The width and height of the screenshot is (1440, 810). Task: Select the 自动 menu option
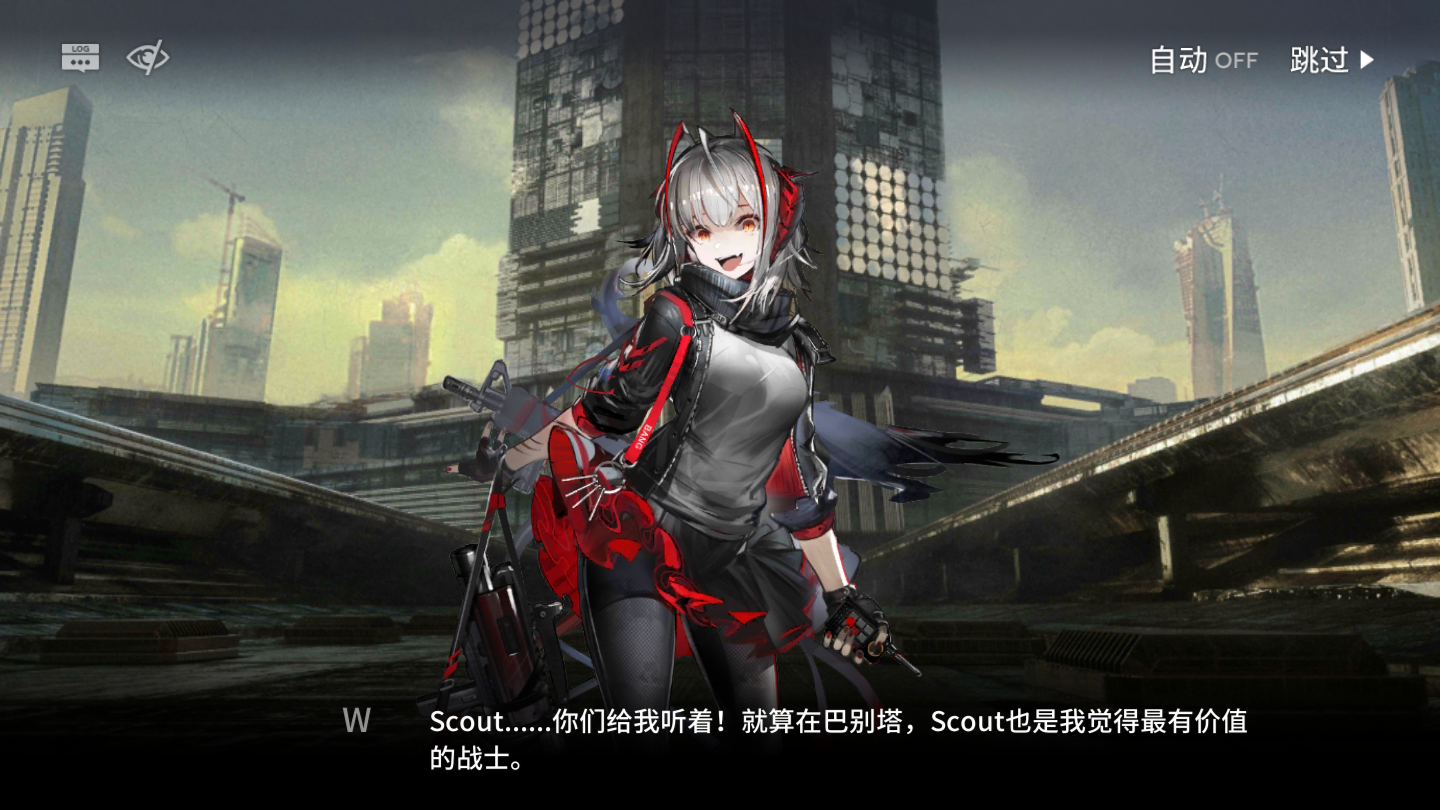click(x=1178, y=61)
